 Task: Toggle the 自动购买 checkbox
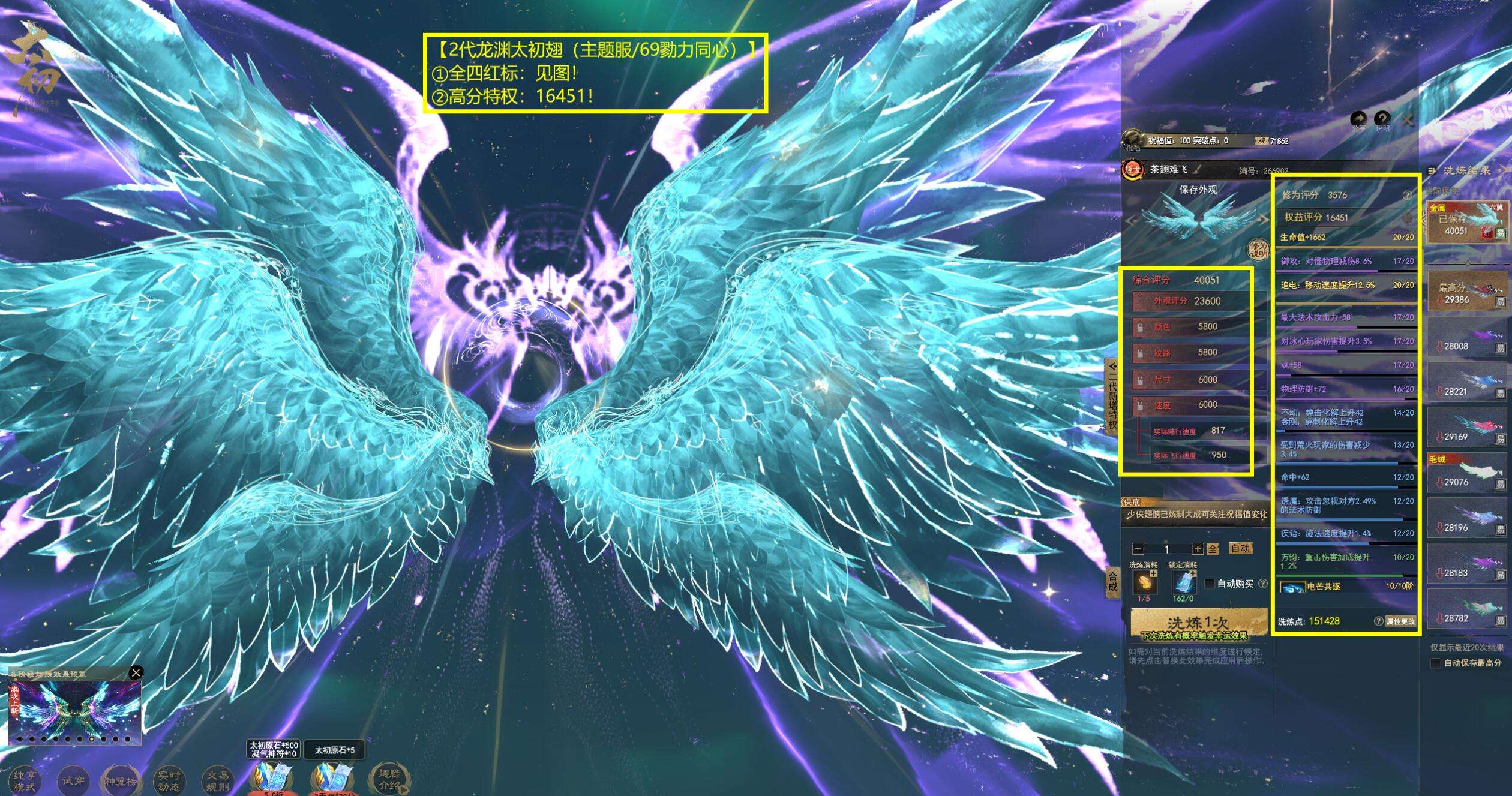(1210, 584)
